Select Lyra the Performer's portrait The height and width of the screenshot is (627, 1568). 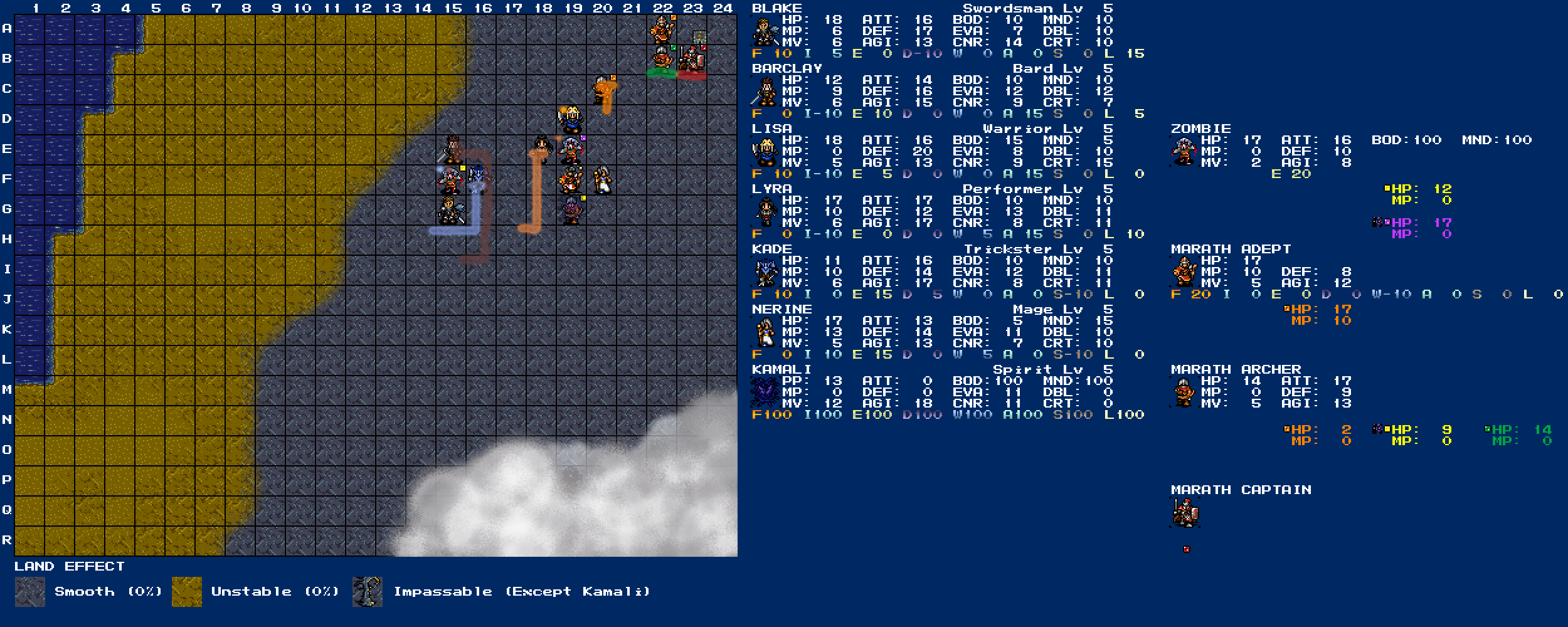coord(765,212)
